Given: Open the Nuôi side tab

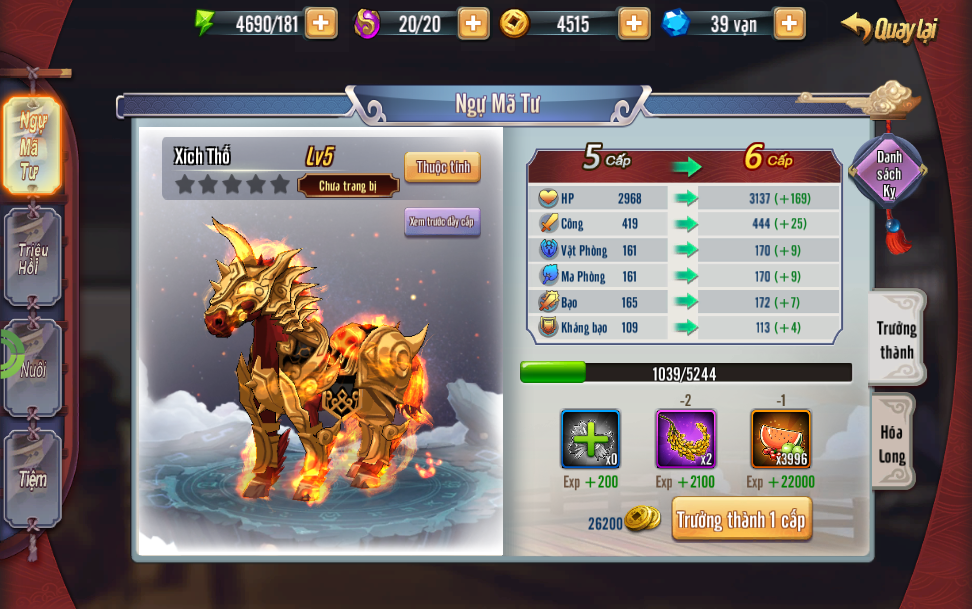Looking at the screenshot, I should (33, 368).
